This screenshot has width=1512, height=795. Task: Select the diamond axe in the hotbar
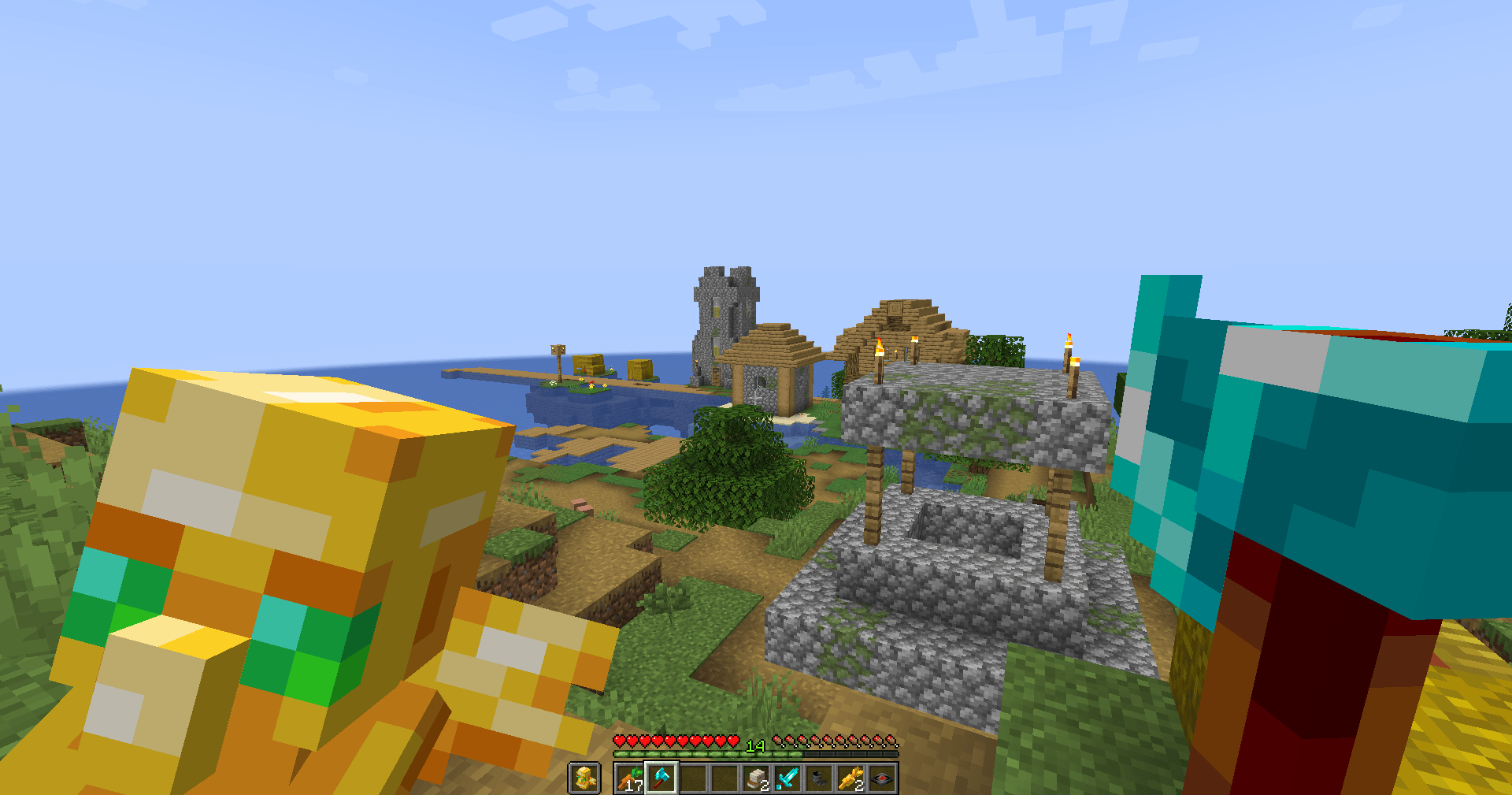tap(661, 778)
